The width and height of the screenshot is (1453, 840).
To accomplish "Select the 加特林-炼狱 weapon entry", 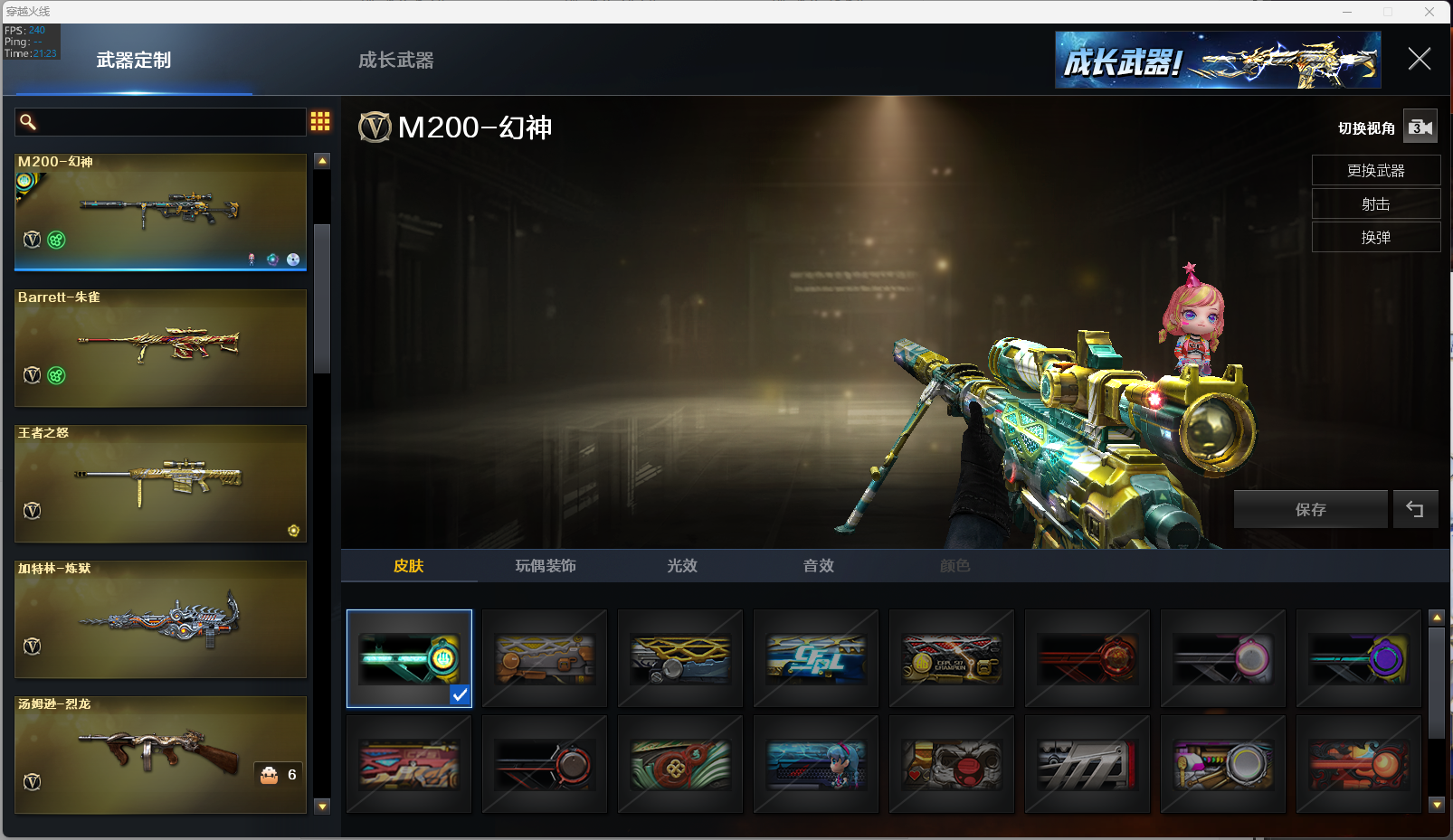I will pyautogui.click(x=160, y=619).
